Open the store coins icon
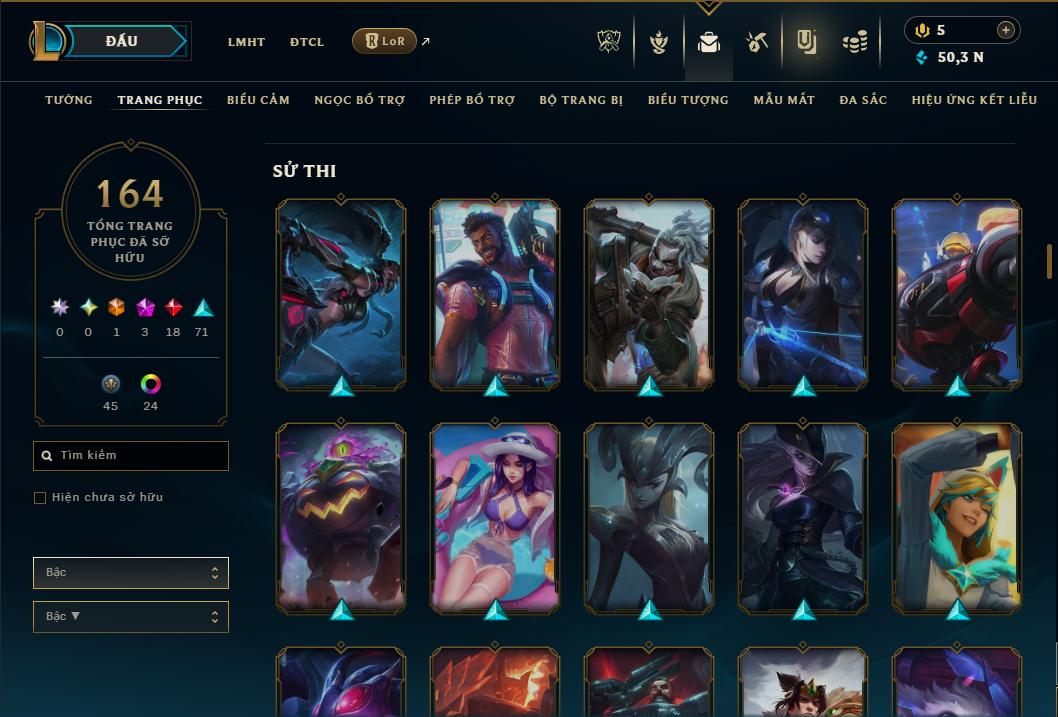Viewport: 1058px width, 717px height. 854,42
